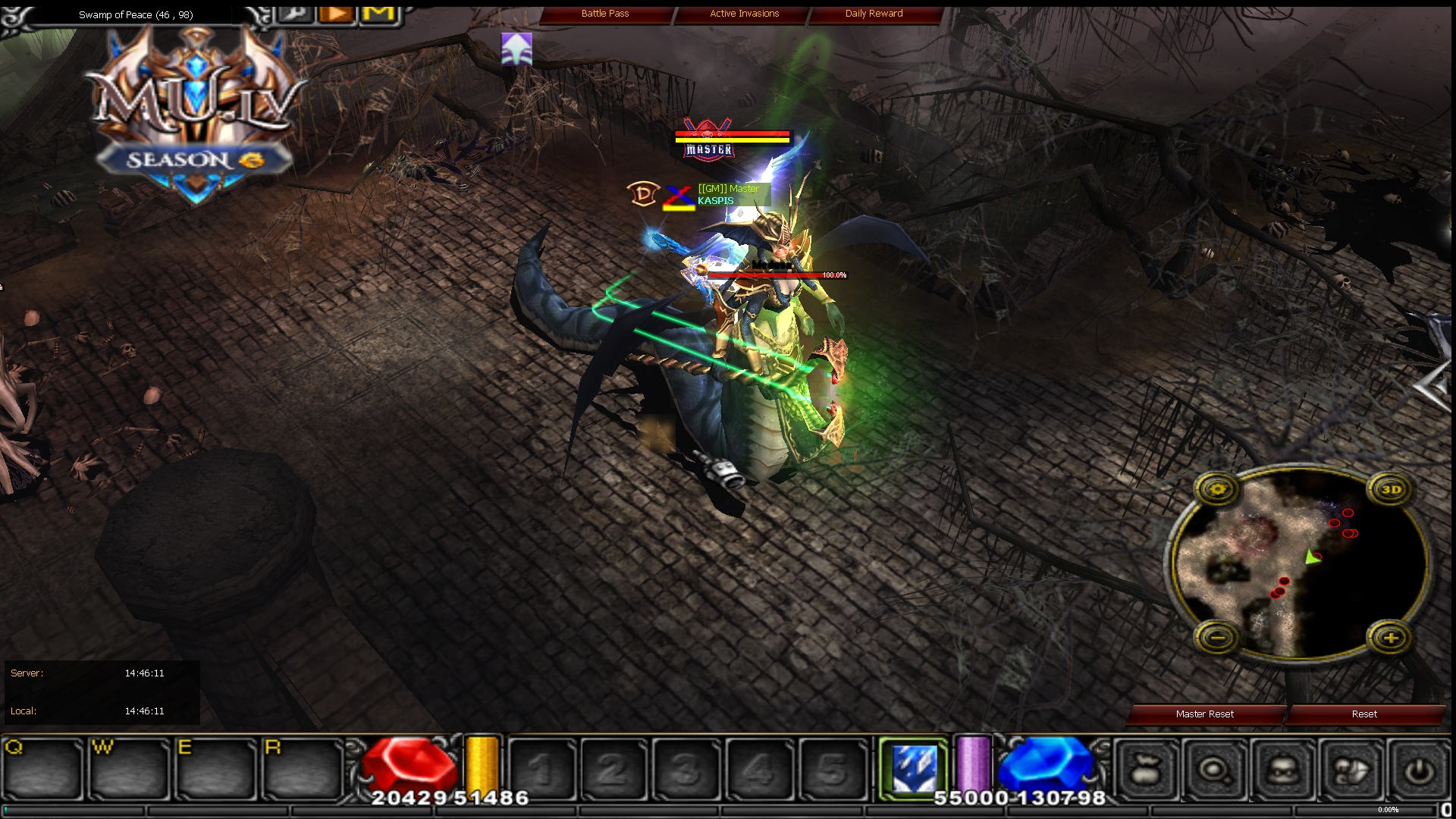Open the minimap settings gear
The width and height of the screenshot is (1456, 819).
[x=1217, y=489]
